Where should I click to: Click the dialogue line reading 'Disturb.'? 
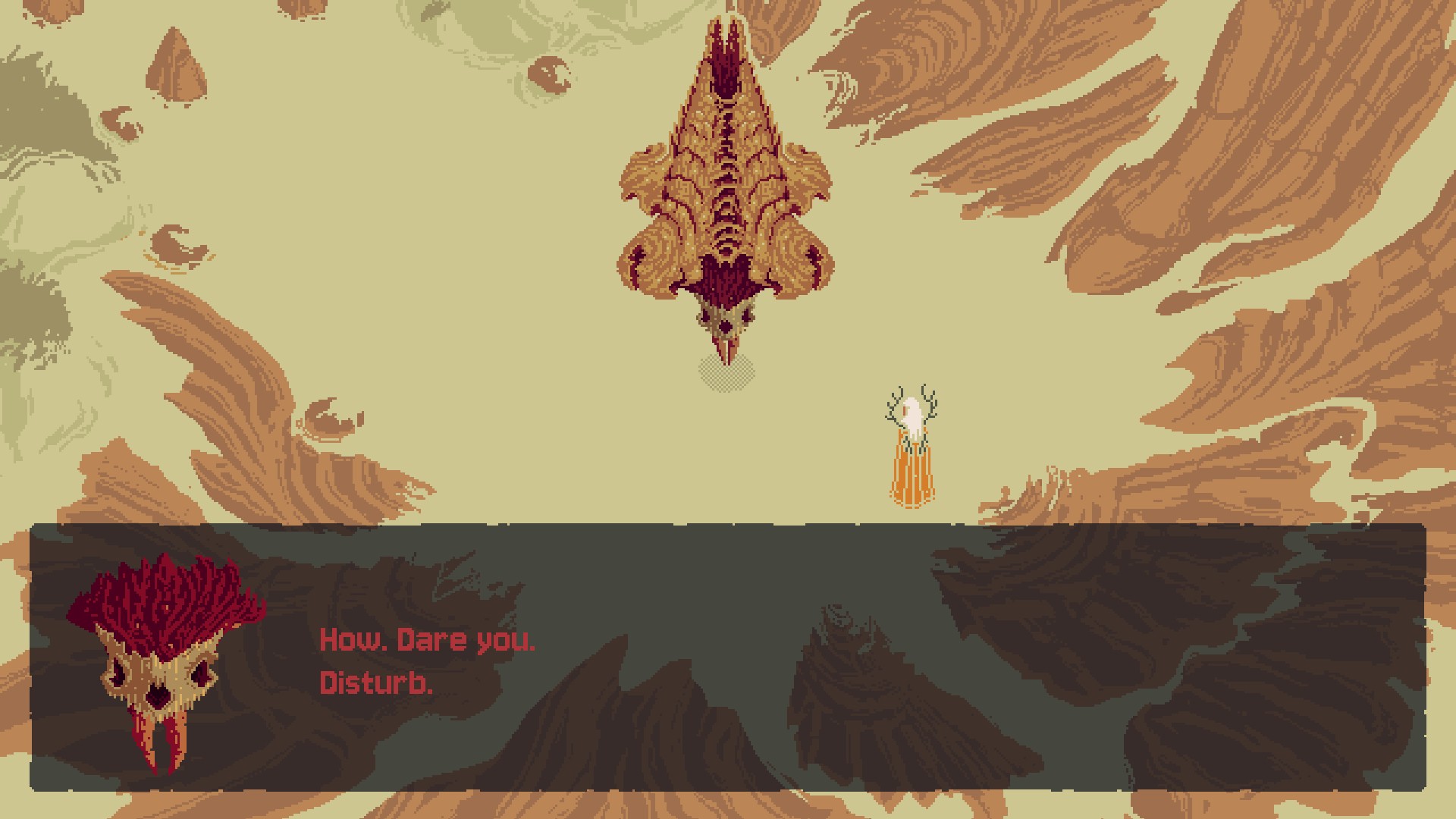click(375, 685)
